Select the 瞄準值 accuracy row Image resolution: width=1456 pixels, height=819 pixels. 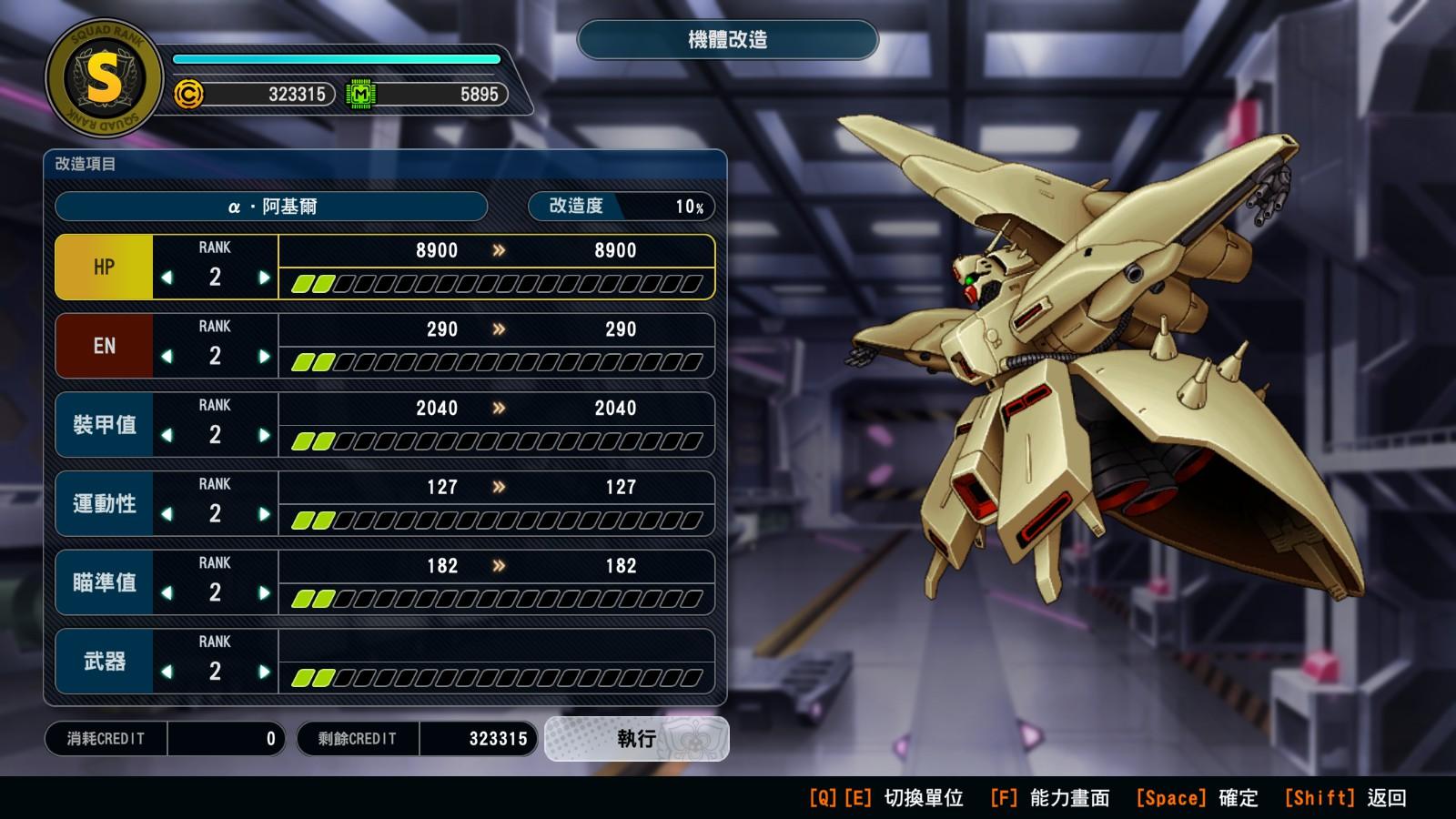[104, 582]
